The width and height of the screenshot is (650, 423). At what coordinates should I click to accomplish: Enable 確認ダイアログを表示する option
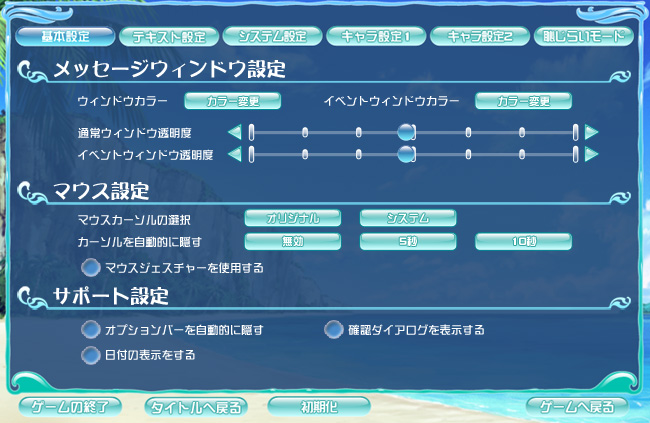tap(334, 329)
